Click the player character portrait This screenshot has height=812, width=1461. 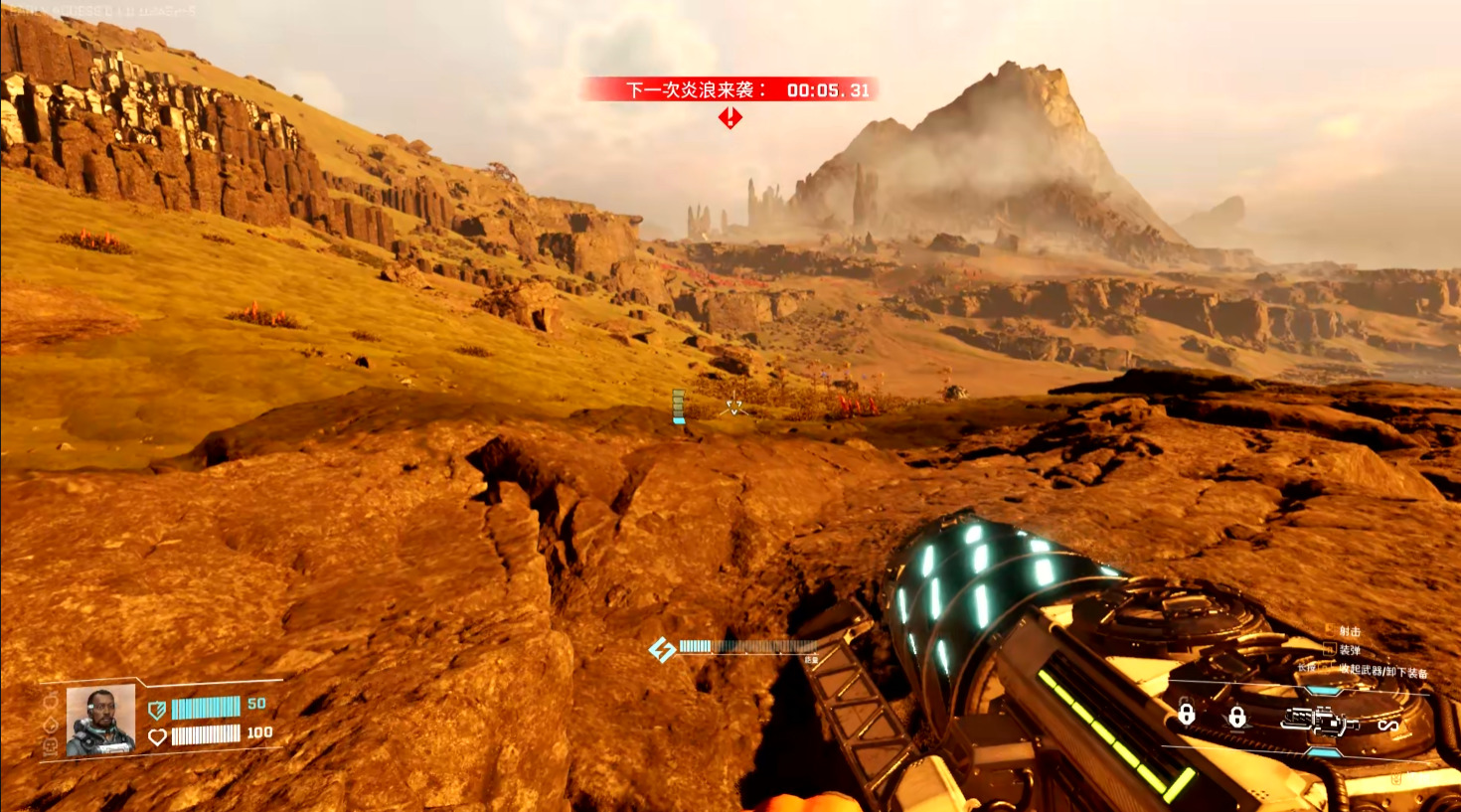(100, 721)
